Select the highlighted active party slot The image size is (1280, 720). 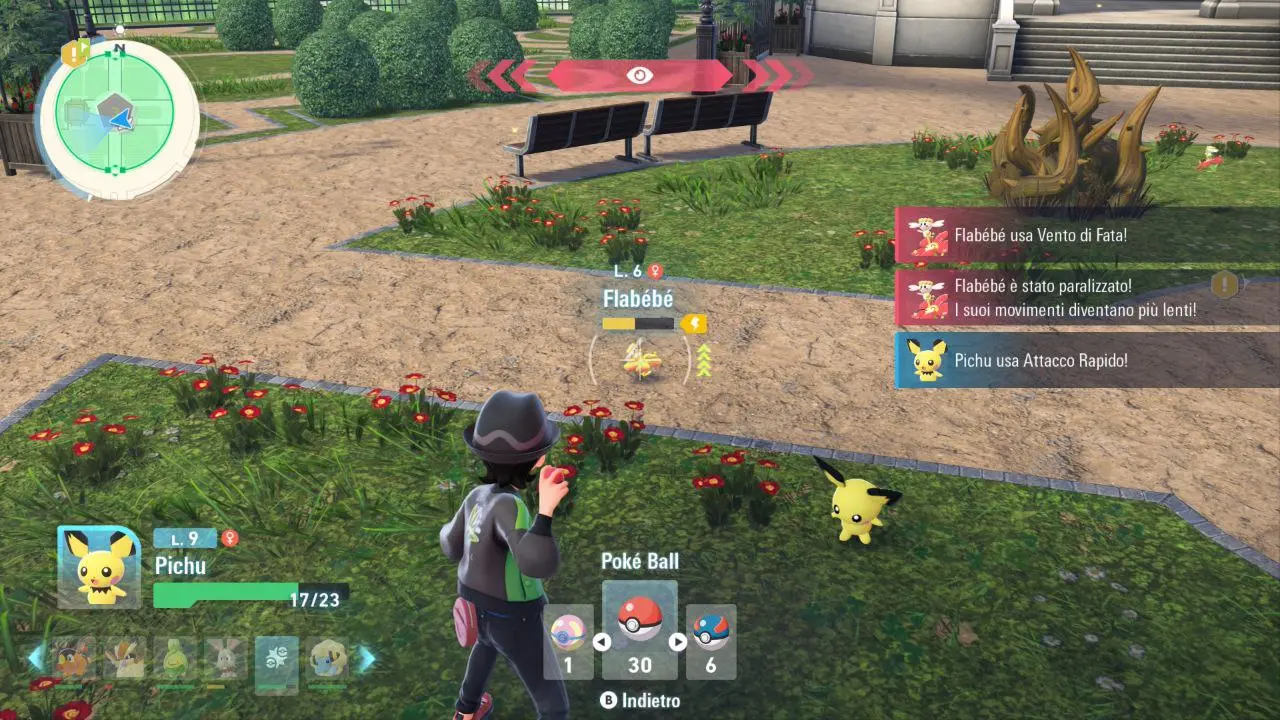(277, 663)
